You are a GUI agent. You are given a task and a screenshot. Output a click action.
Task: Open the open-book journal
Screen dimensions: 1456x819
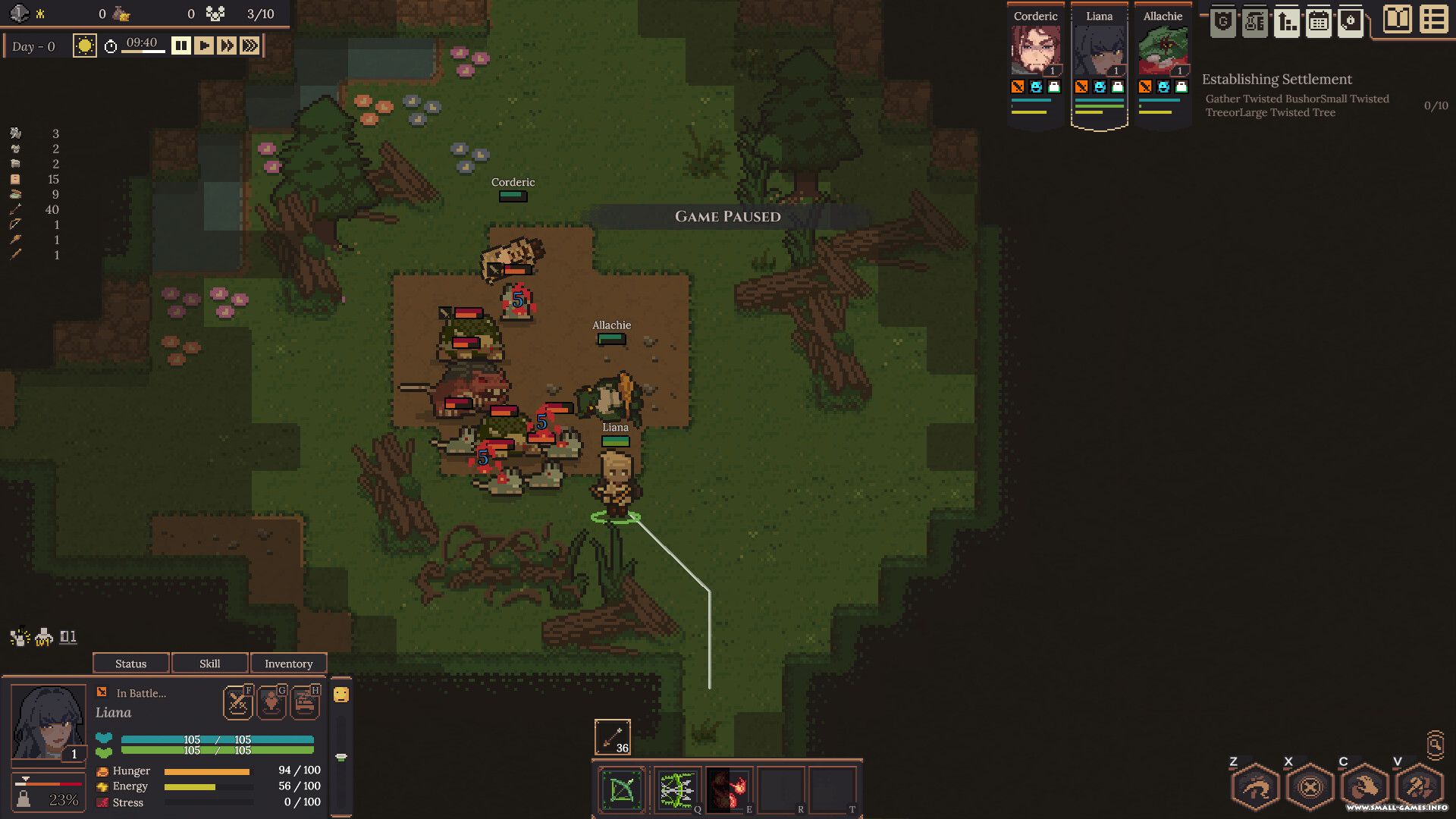tap(1397, 20)
